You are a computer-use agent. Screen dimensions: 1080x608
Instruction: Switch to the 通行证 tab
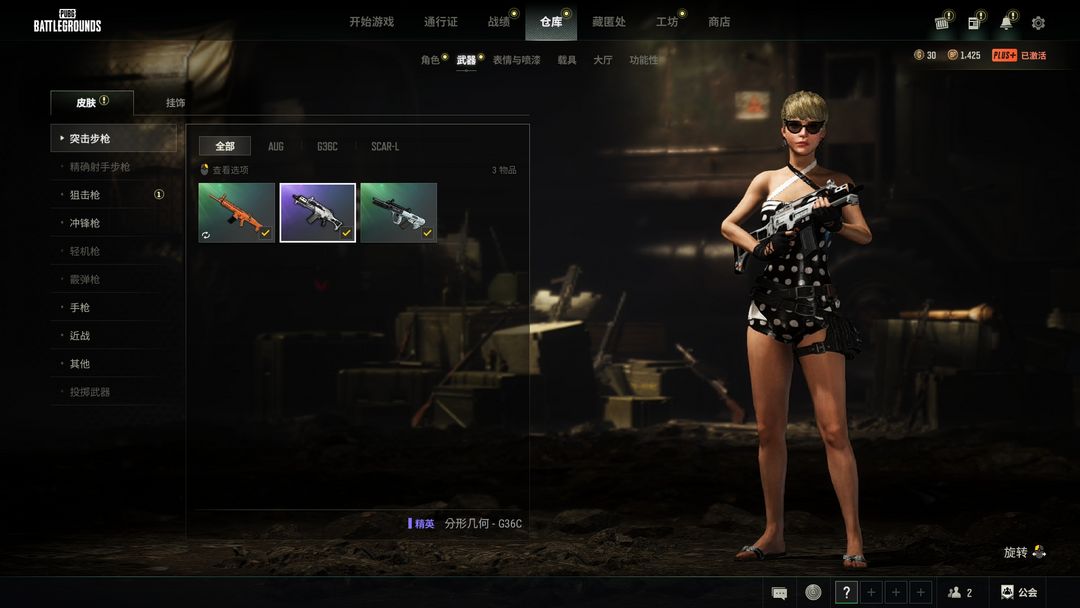[440, 22]
